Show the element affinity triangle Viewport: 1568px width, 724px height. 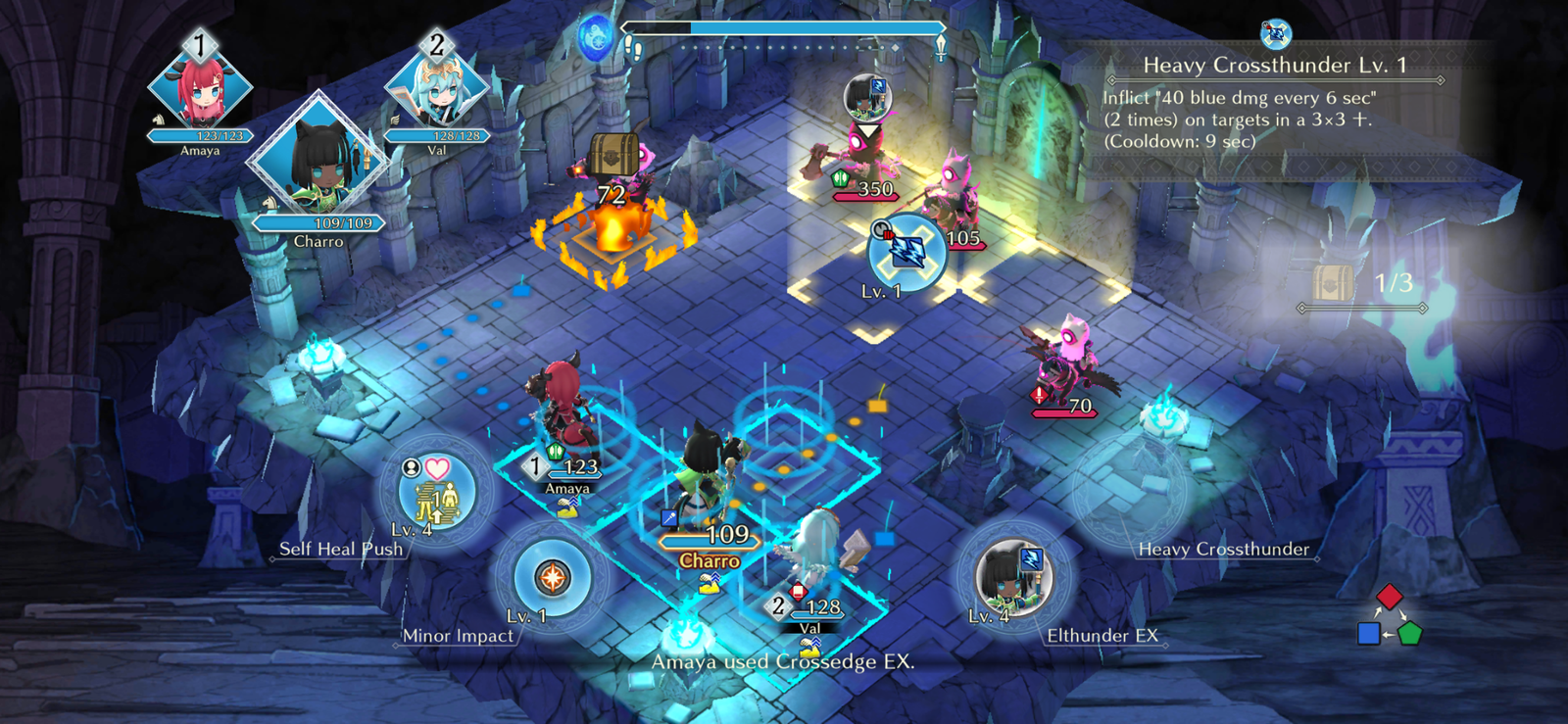click(1390, 617)
